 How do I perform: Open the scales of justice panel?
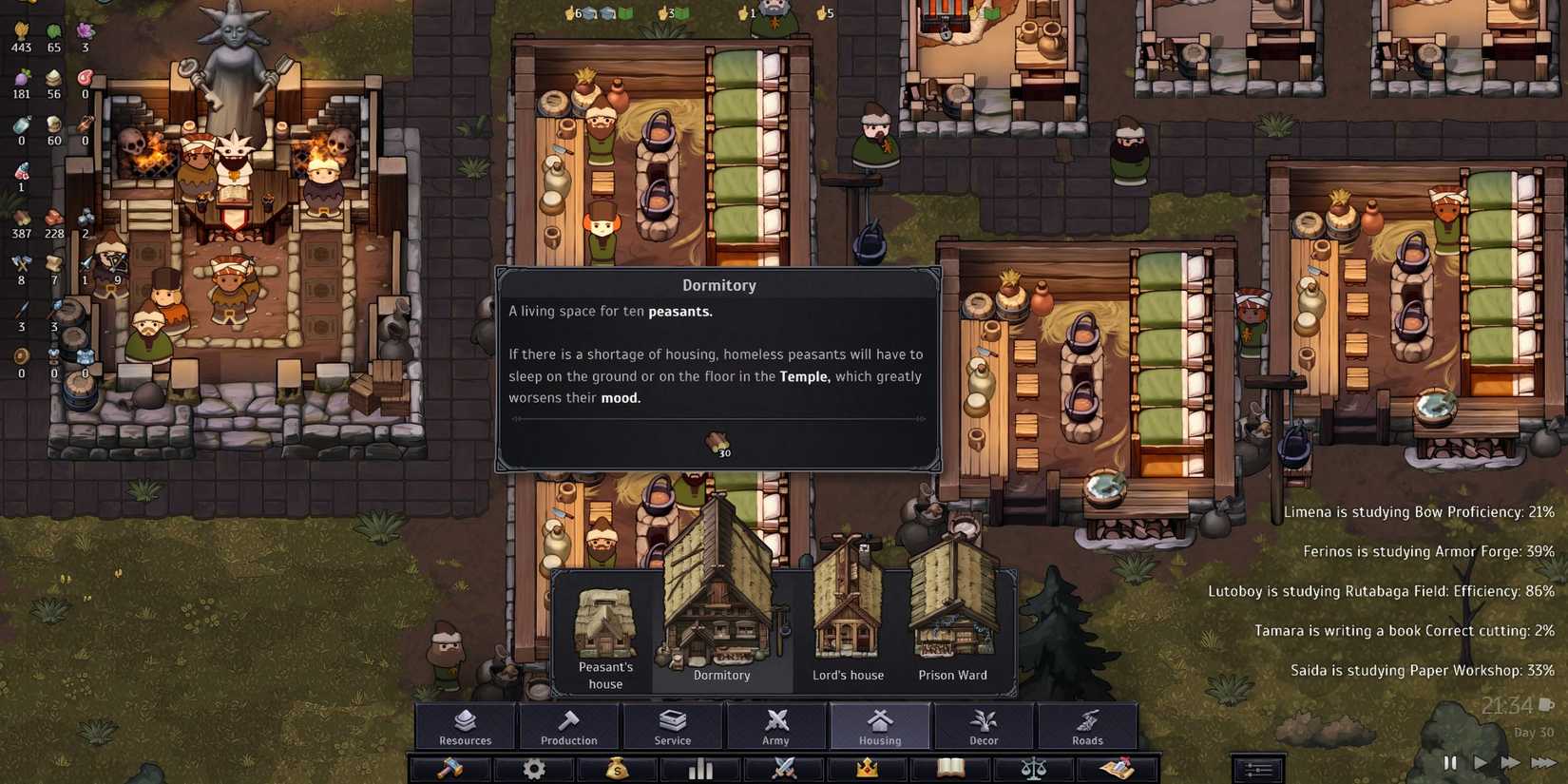pyautogui.click(x=1032, y=770)
